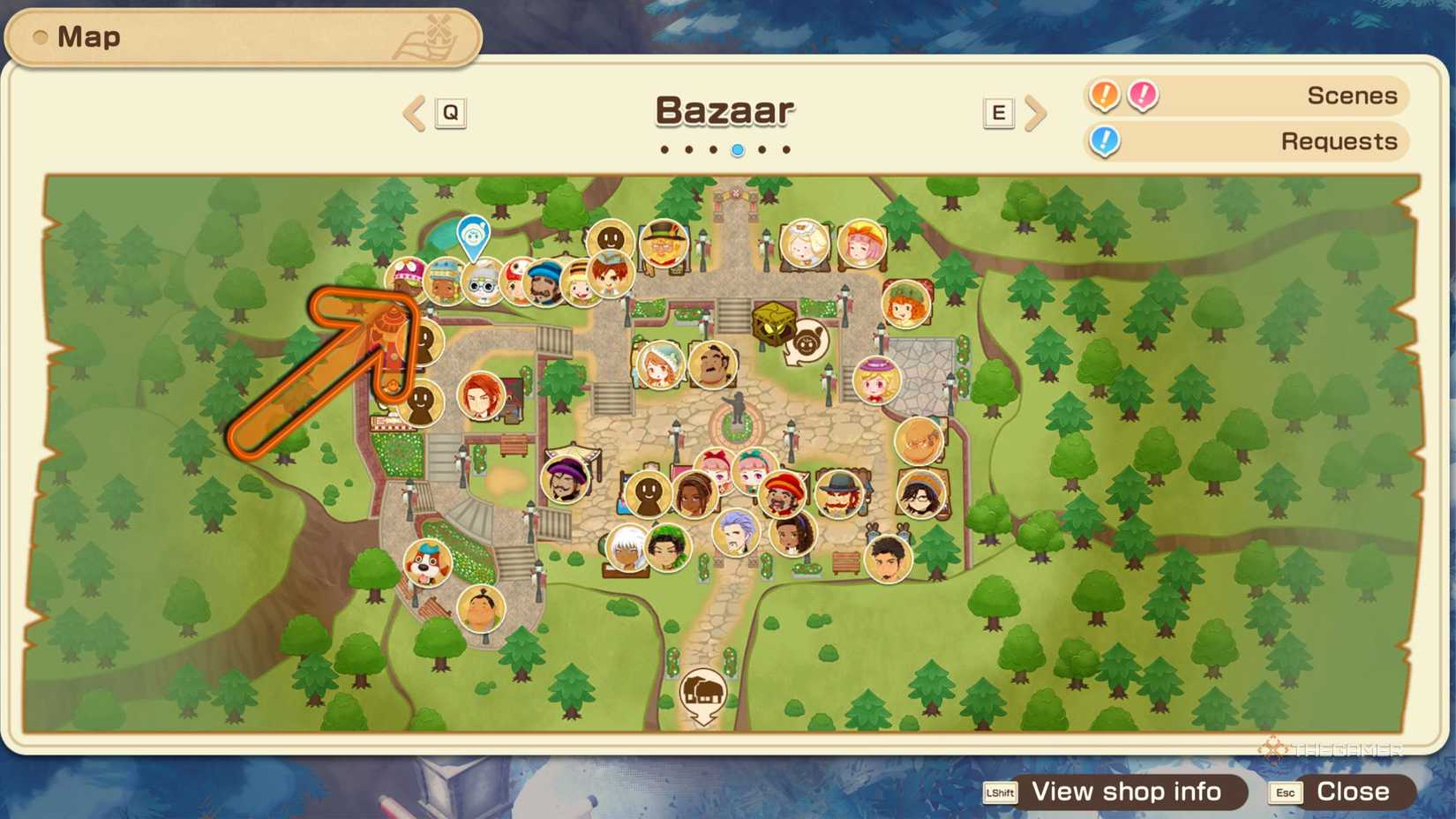Switch to the Map tab

(x=88, y=36)
